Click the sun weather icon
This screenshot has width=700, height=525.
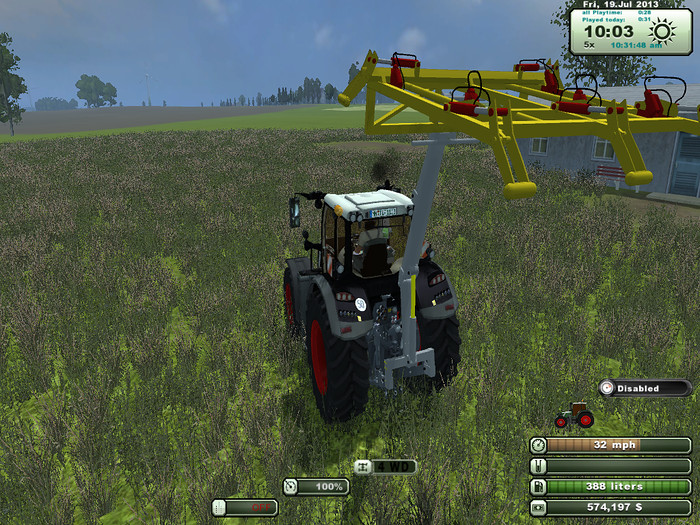coord(662,33)
